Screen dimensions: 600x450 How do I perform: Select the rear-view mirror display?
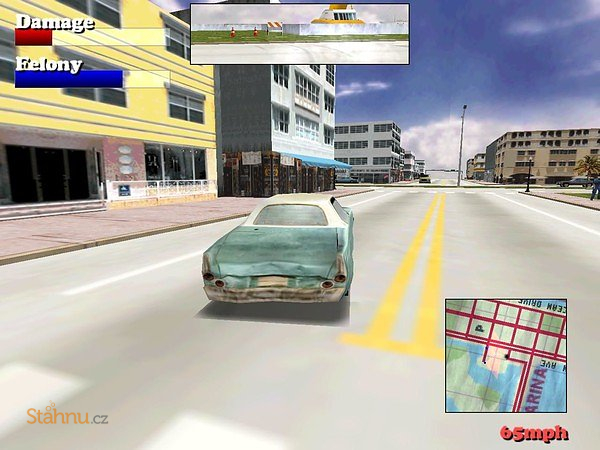[x=299, y=34]
